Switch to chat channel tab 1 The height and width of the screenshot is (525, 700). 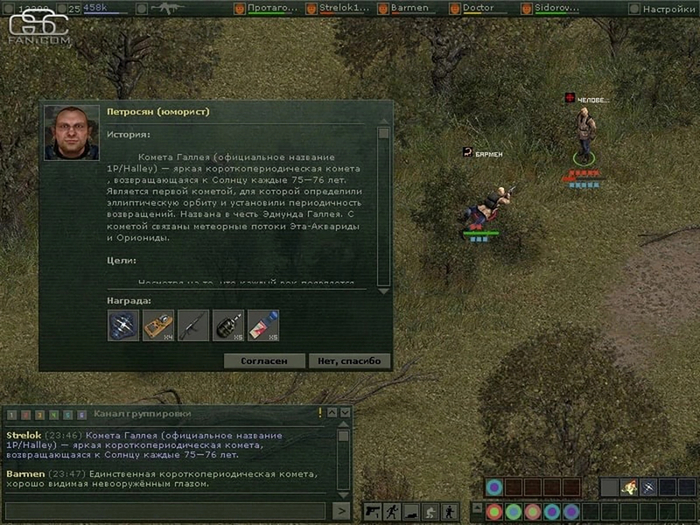(x=13, y=414)
